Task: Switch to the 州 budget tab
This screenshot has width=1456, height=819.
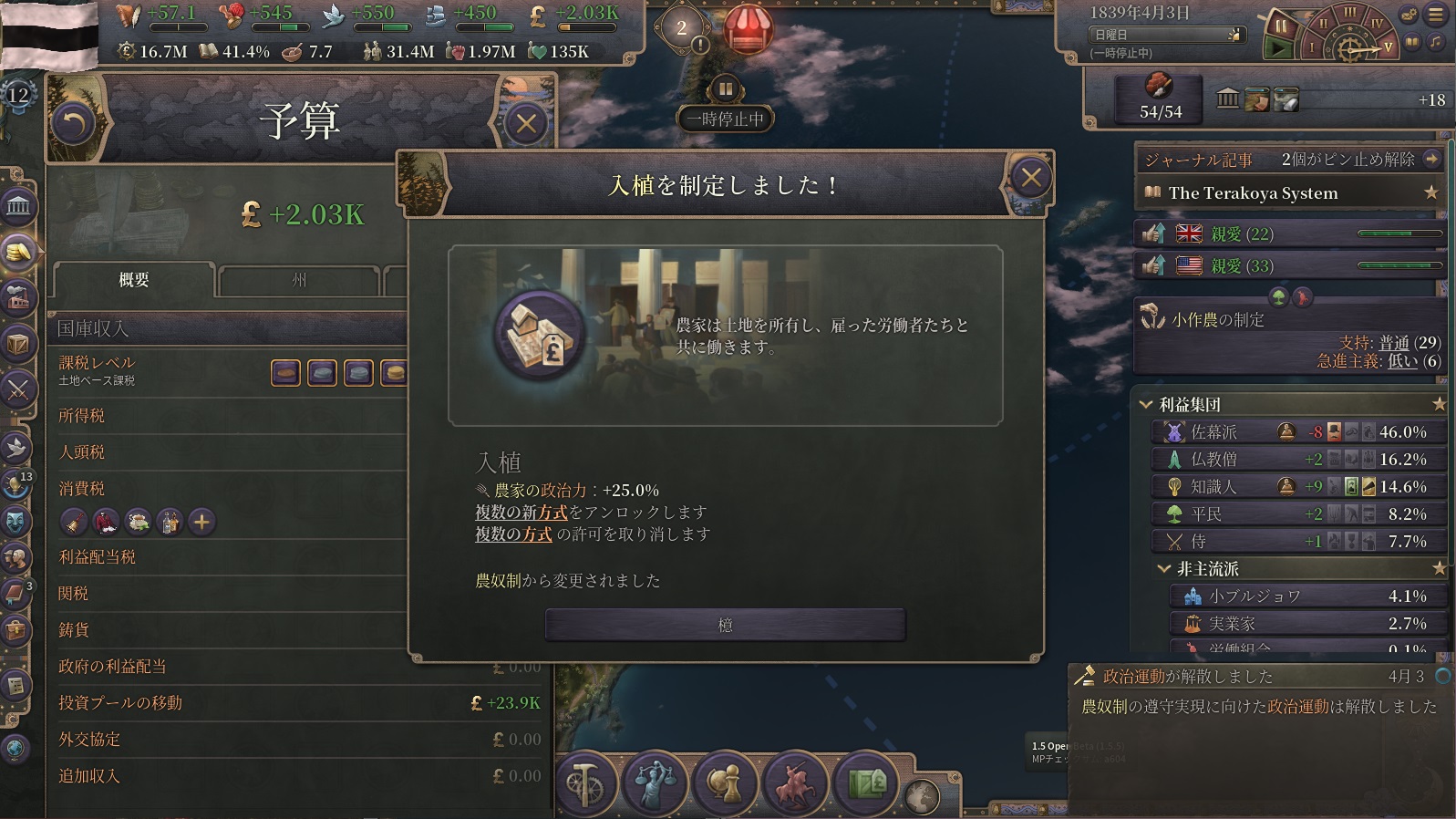Action: coord(299,280)
